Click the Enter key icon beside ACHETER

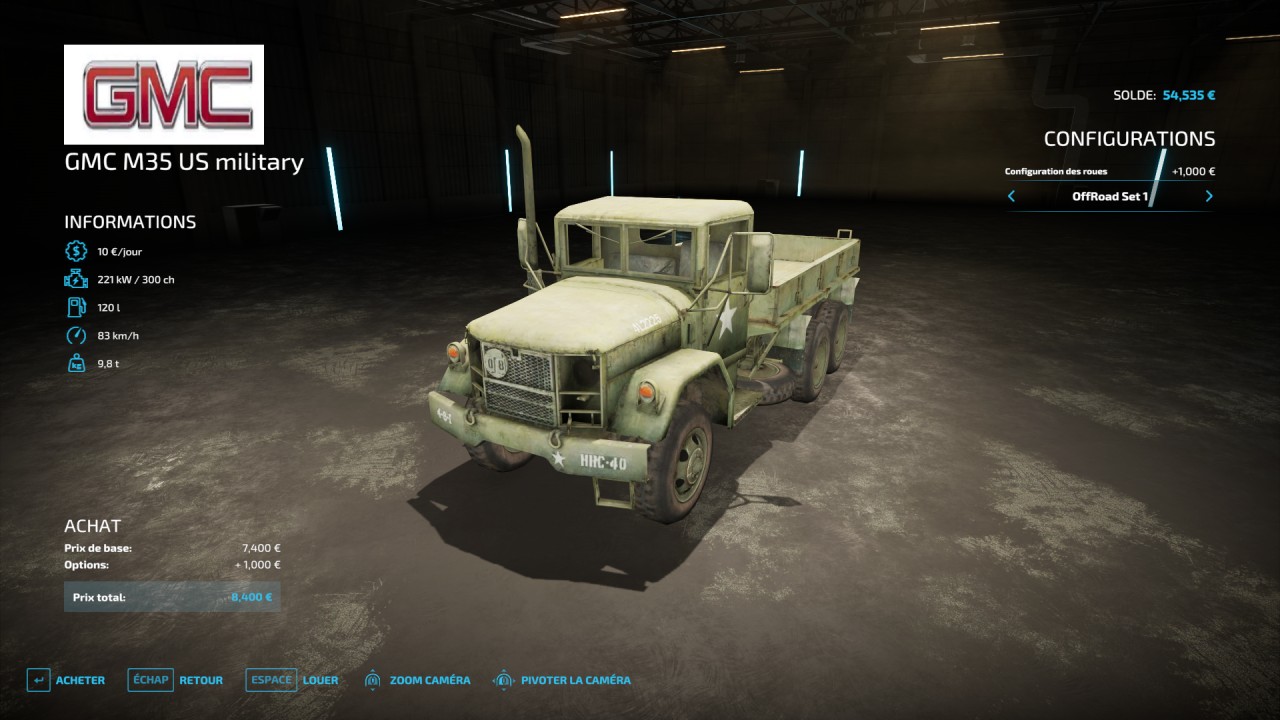point(38,679)
